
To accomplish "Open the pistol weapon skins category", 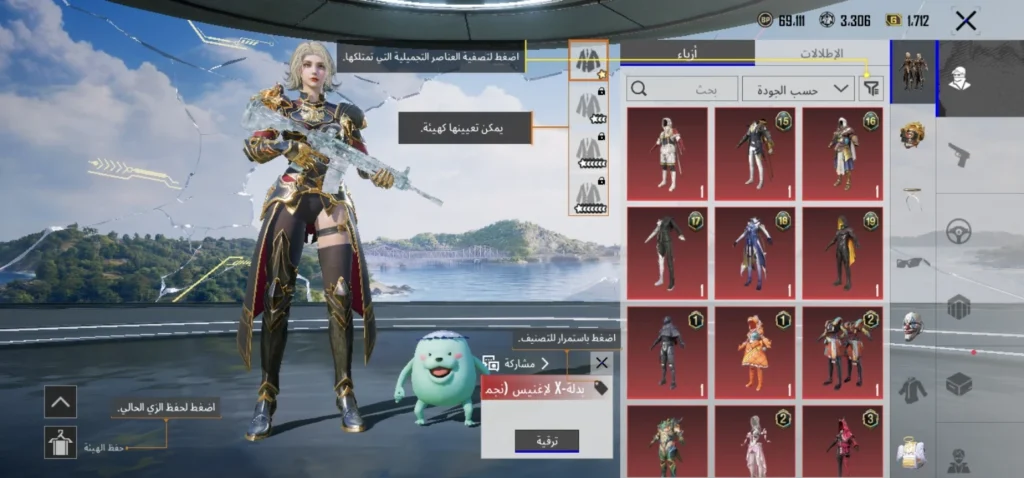I will (959, 154).
